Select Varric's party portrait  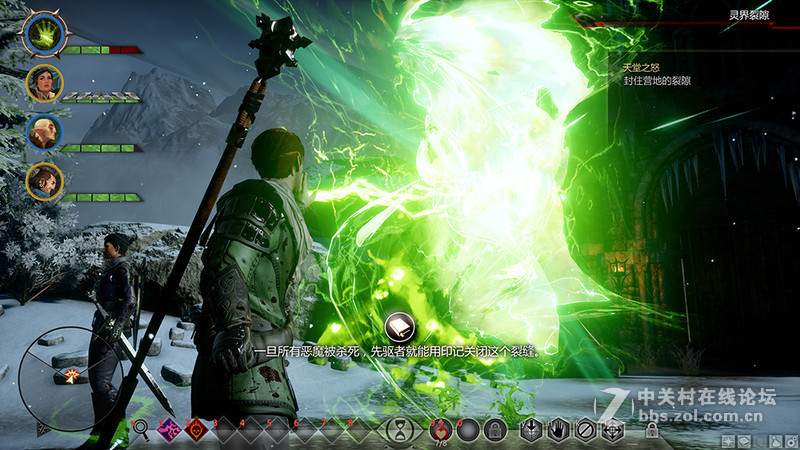pyautogui.click(x=45, y=181)
